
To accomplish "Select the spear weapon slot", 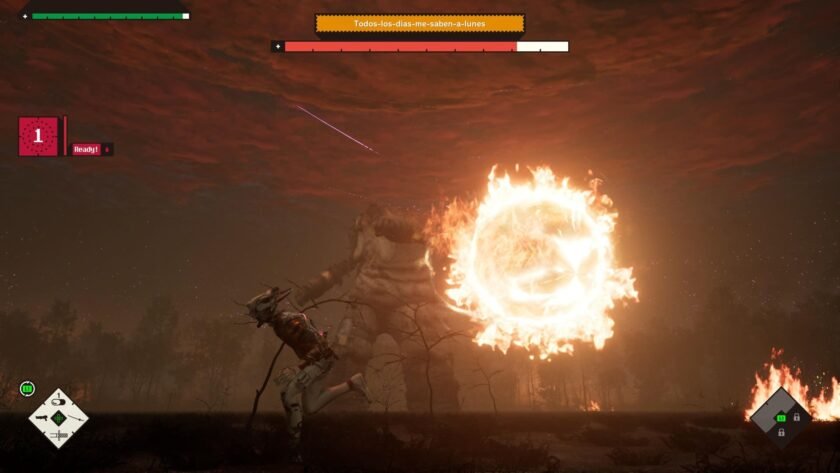I will point(75,418).
